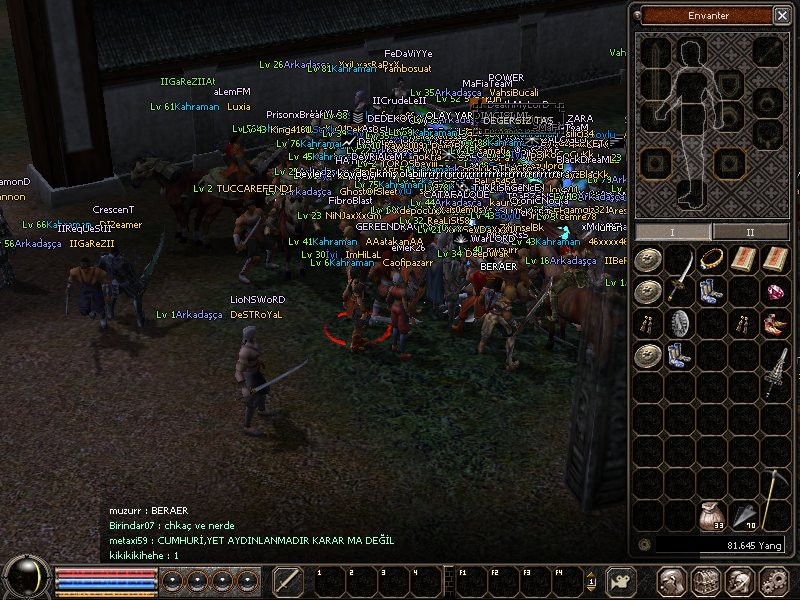This screenshot has width=800, height=600.
Task: Click the quickslot page number switcher
Action: pos(591,581)
